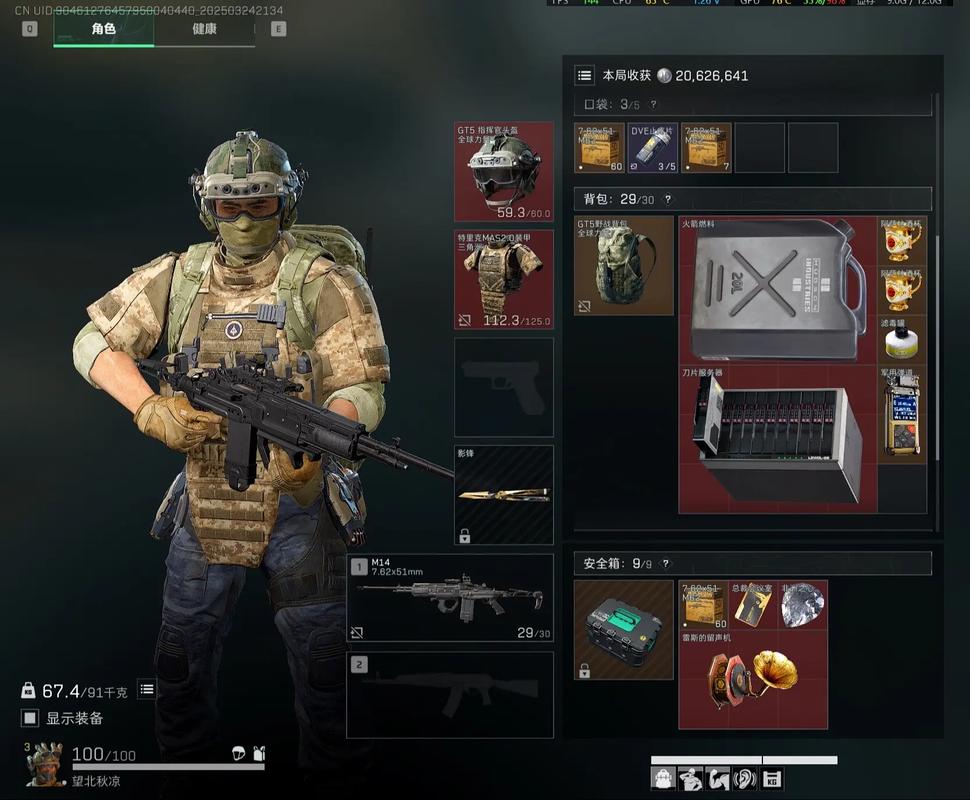Show the 口袋 (pocket) help tooltip

[653, 104]
